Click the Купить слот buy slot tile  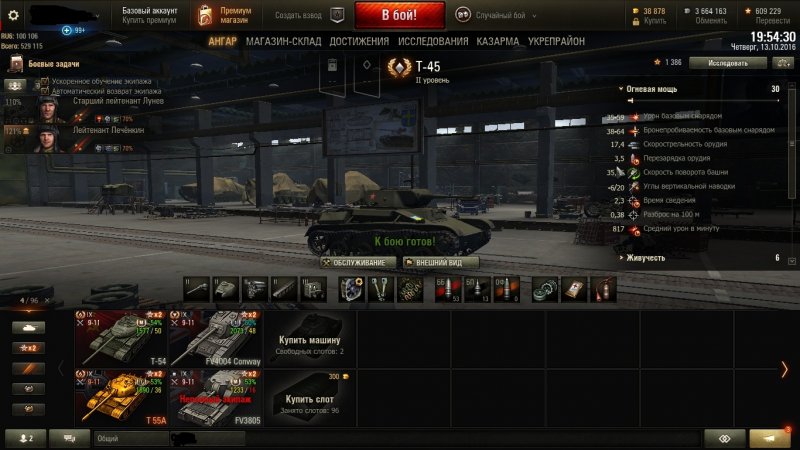(x=308, y=397)
